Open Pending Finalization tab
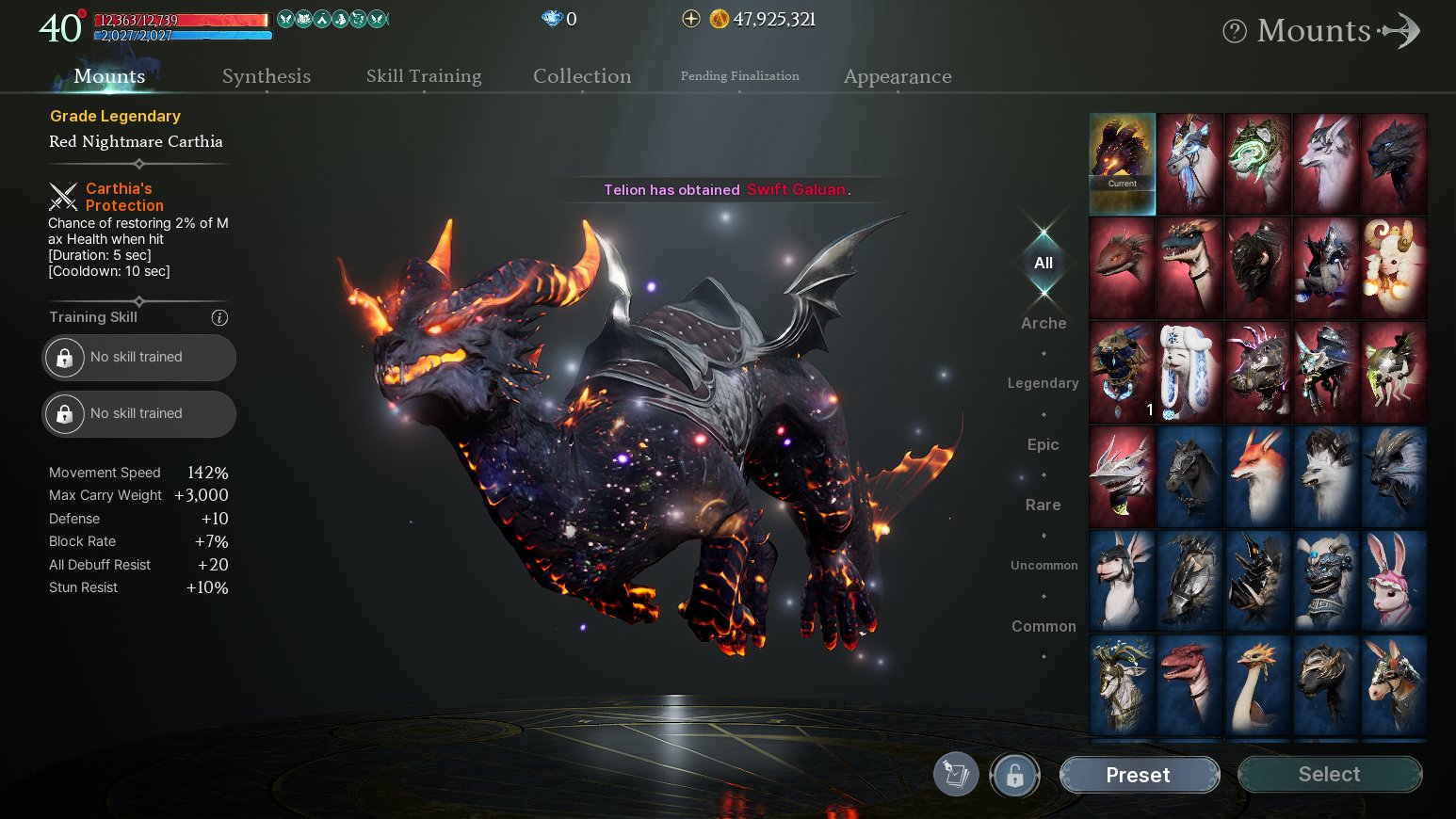The image size is (1456, 819). click(x=740, y=76)
